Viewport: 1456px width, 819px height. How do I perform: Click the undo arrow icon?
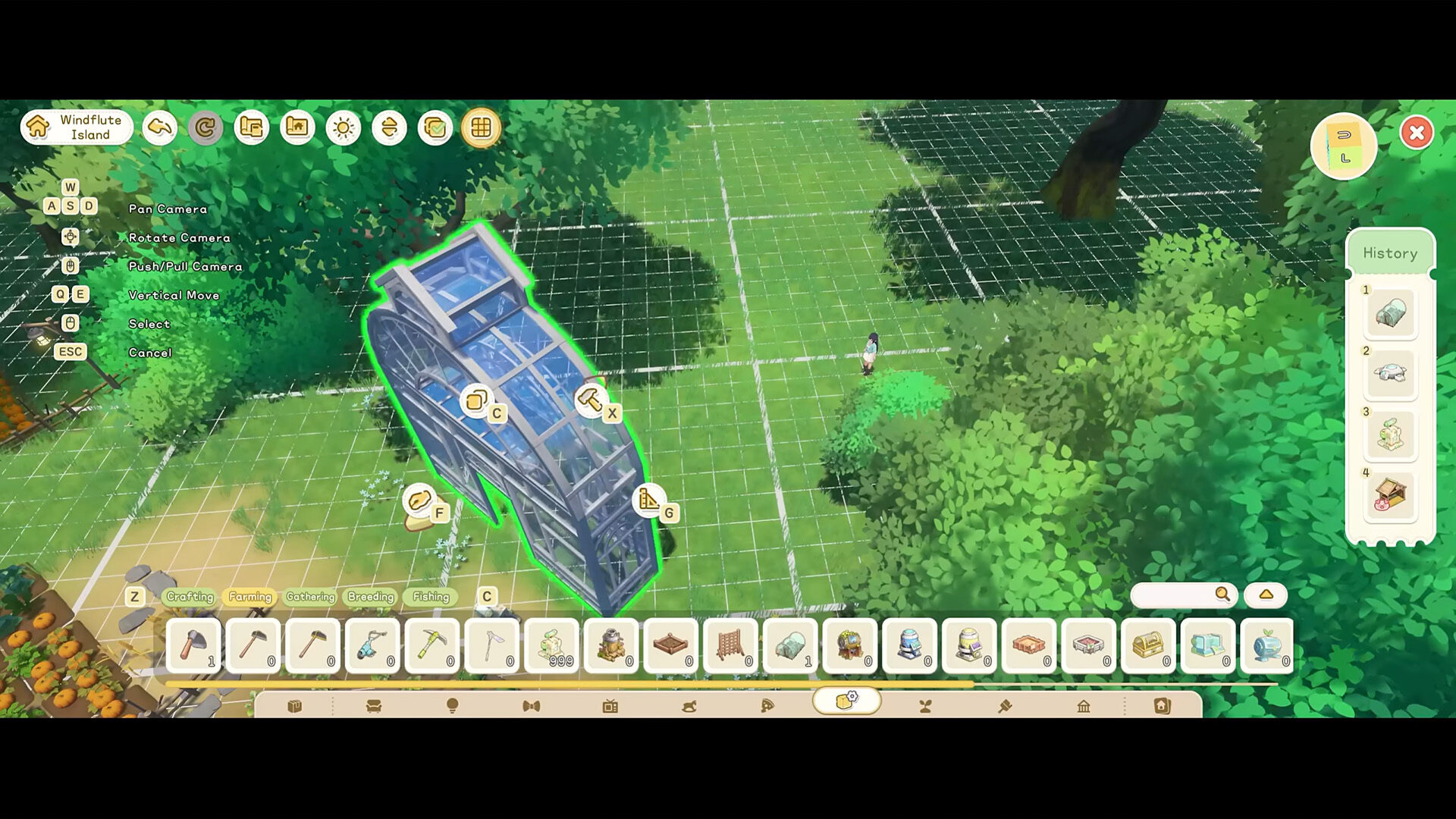point(159,127)
